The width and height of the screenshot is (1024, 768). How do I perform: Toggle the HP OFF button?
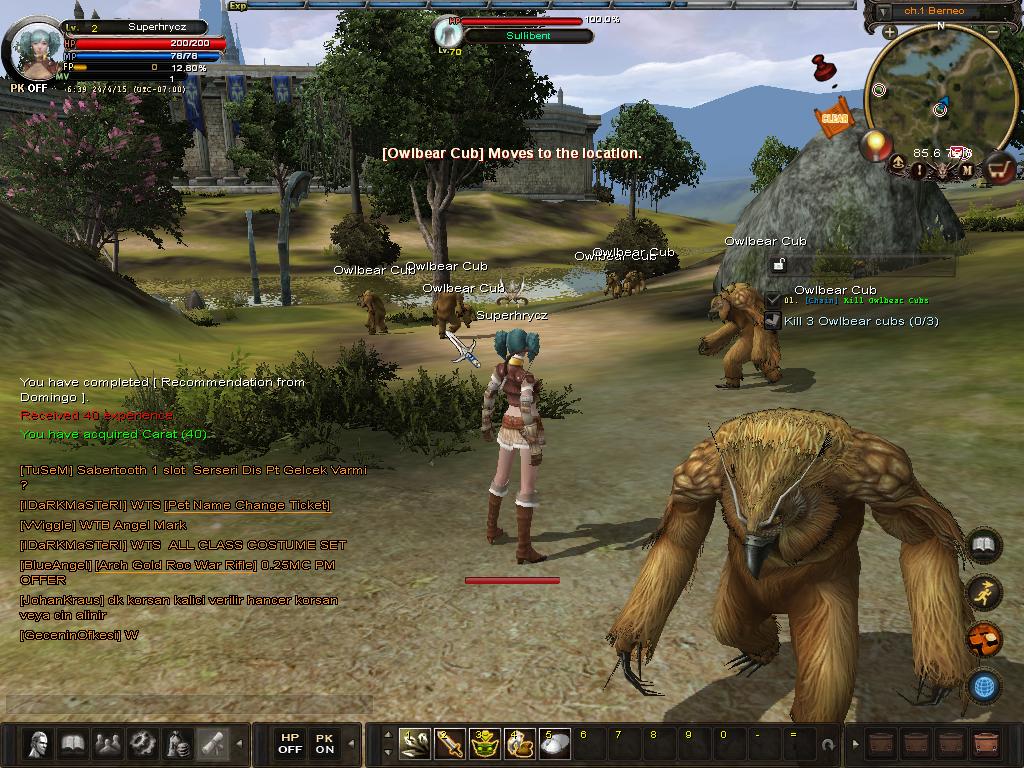pos(290,744)
